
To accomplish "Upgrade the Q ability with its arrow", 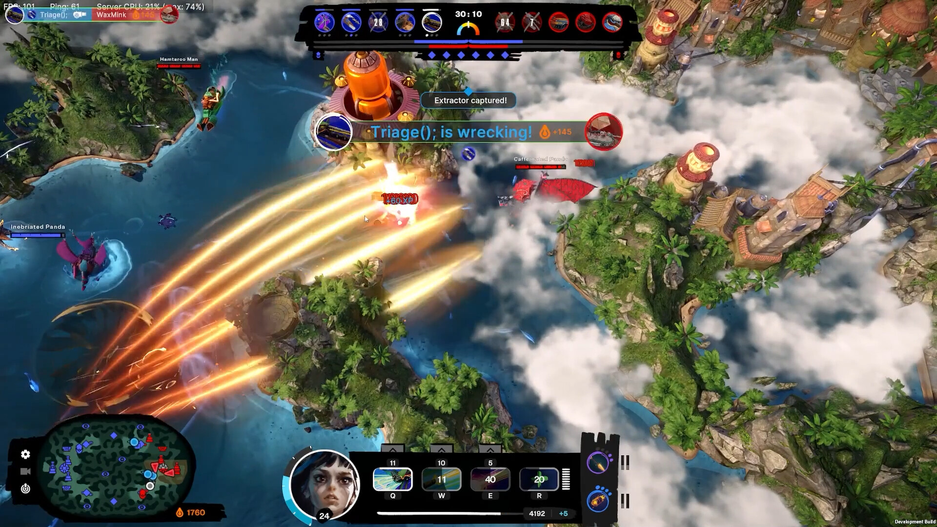I will click(x=393, y=451).
